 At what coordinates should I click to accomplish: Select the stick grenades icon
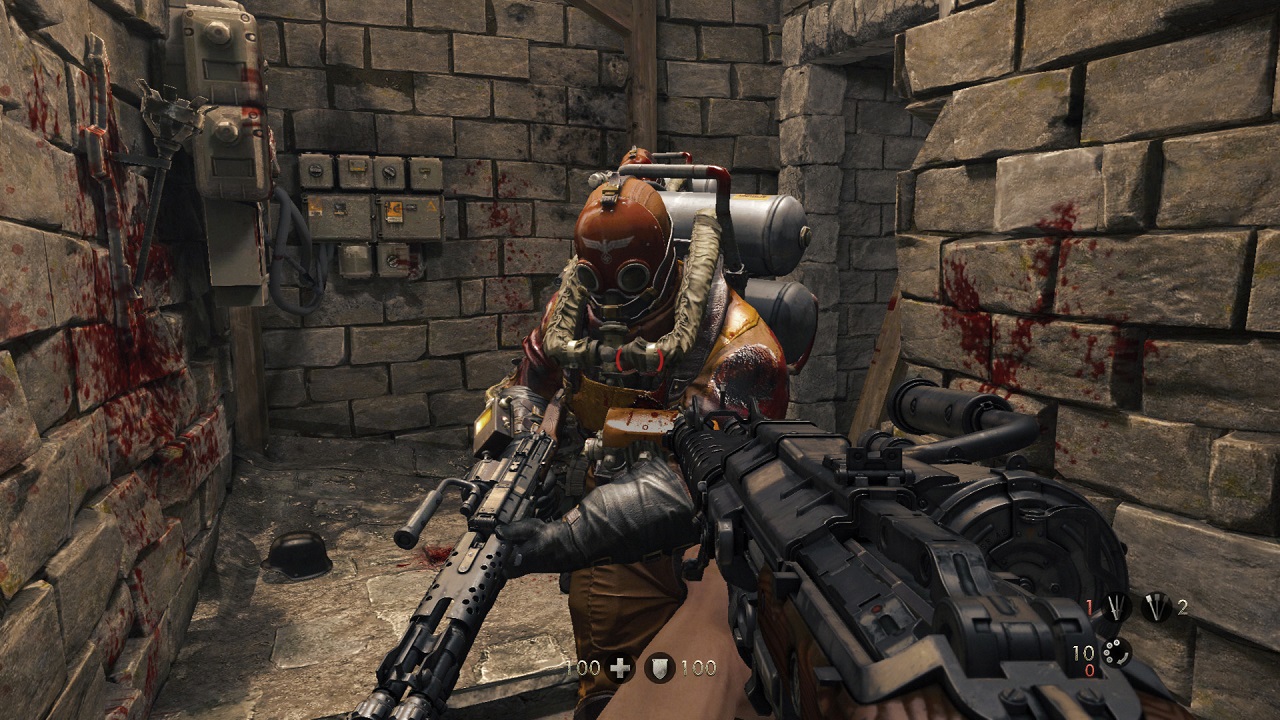(1155, 607)
